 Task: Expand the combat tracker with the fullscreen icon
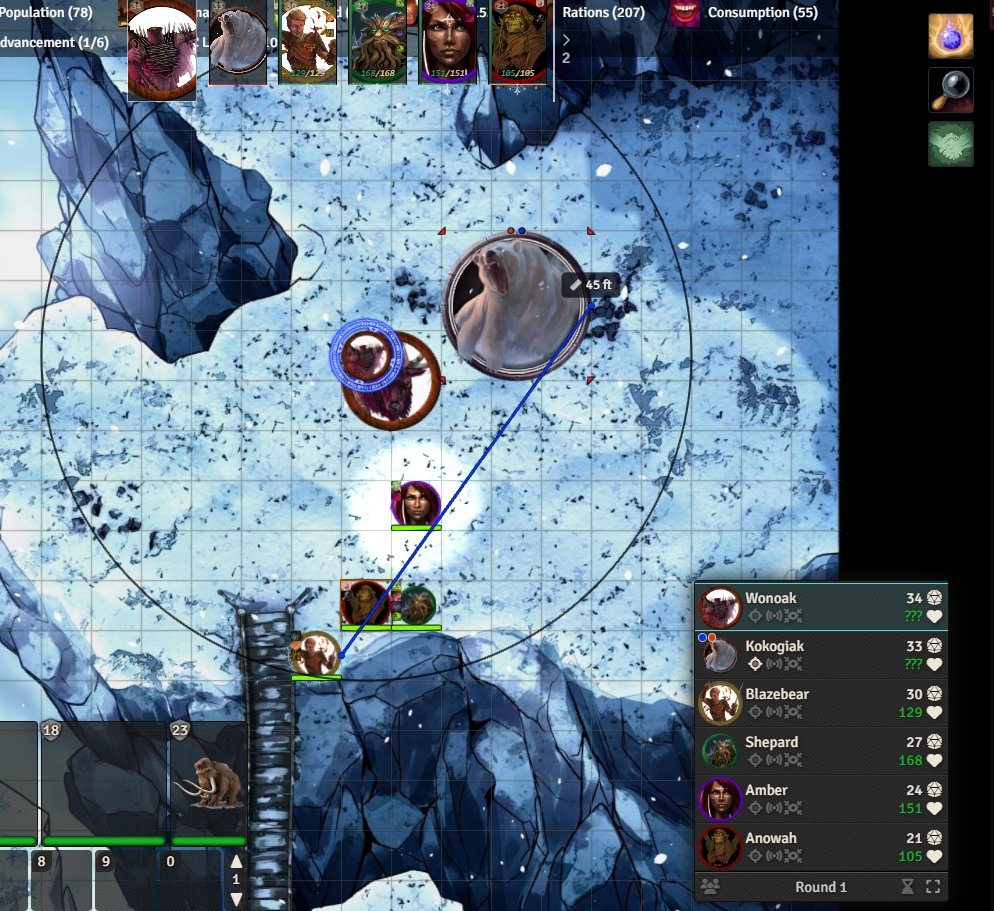[933, 887]
